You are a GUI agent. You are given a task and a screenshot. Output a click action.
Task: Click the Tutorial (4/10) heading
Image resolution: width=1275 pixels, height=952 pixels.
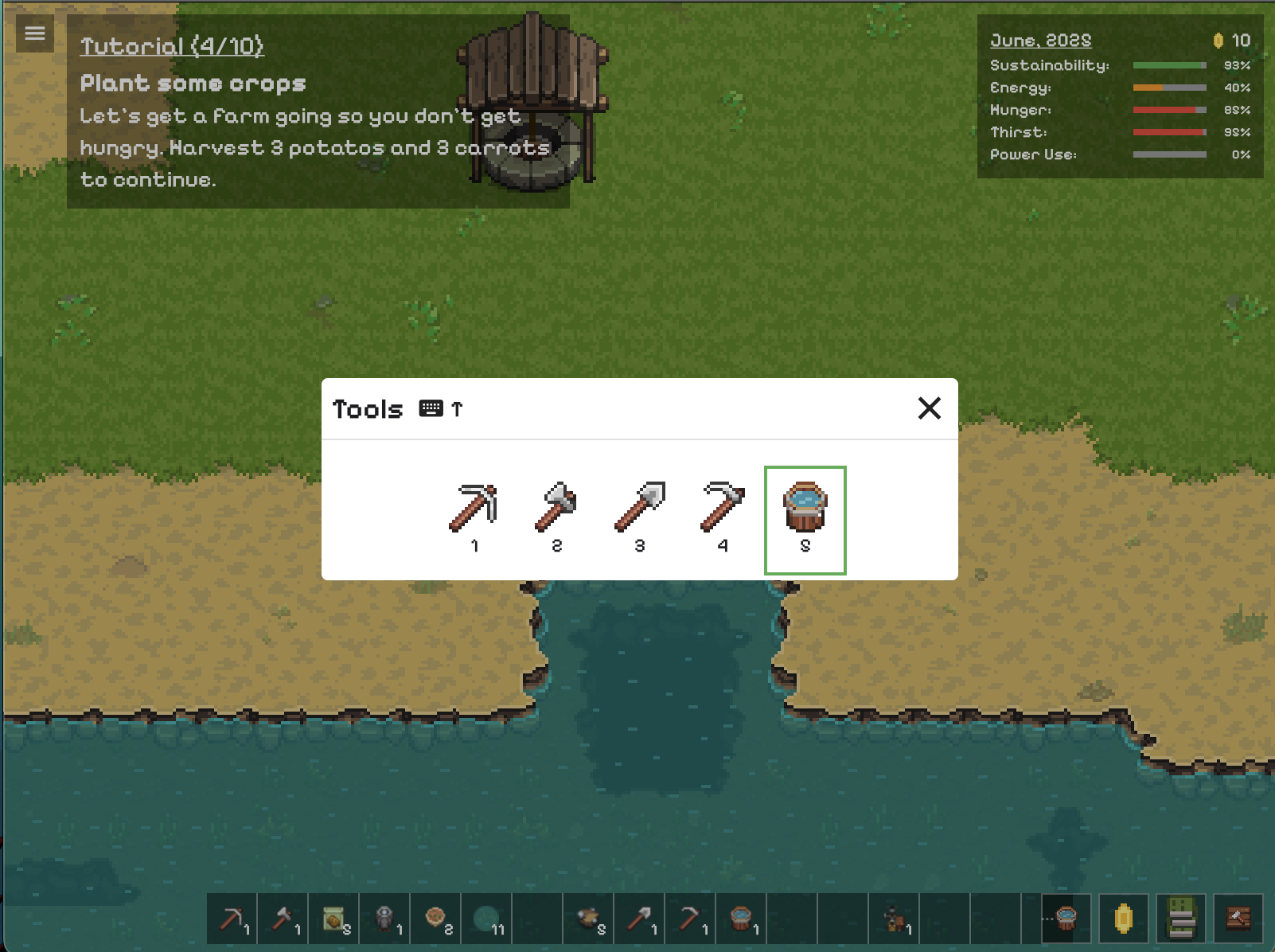tap(172, 46)
